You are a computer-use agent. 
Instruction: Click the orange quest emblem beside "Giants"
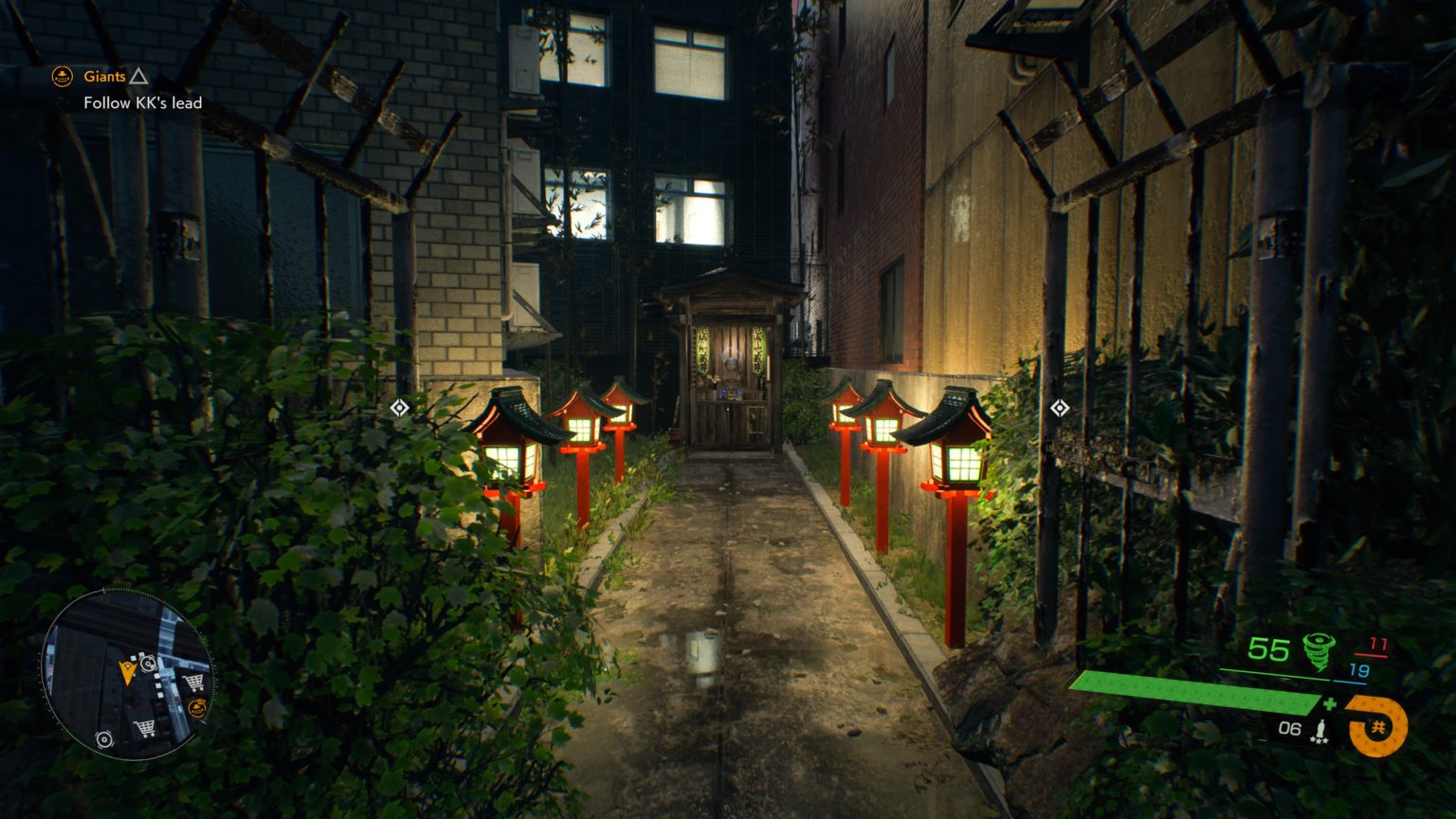point(61,76)
